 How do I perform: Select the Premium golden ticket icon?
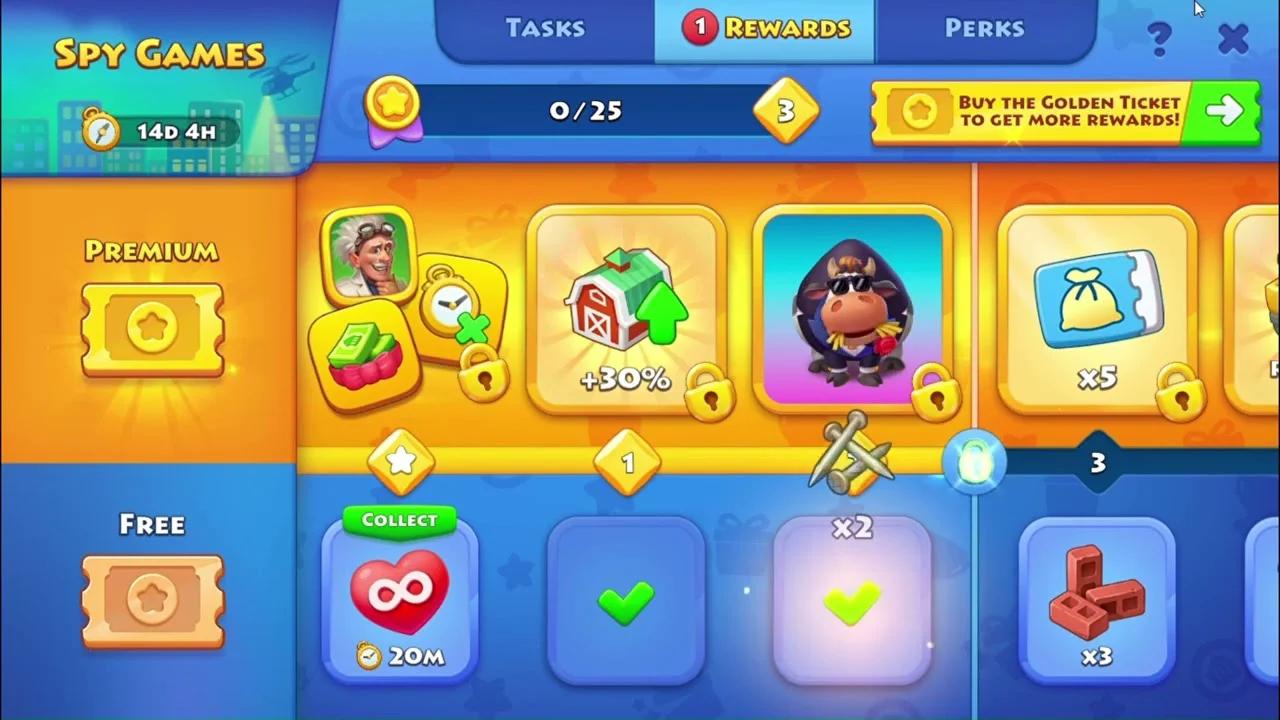click(152, 330)
